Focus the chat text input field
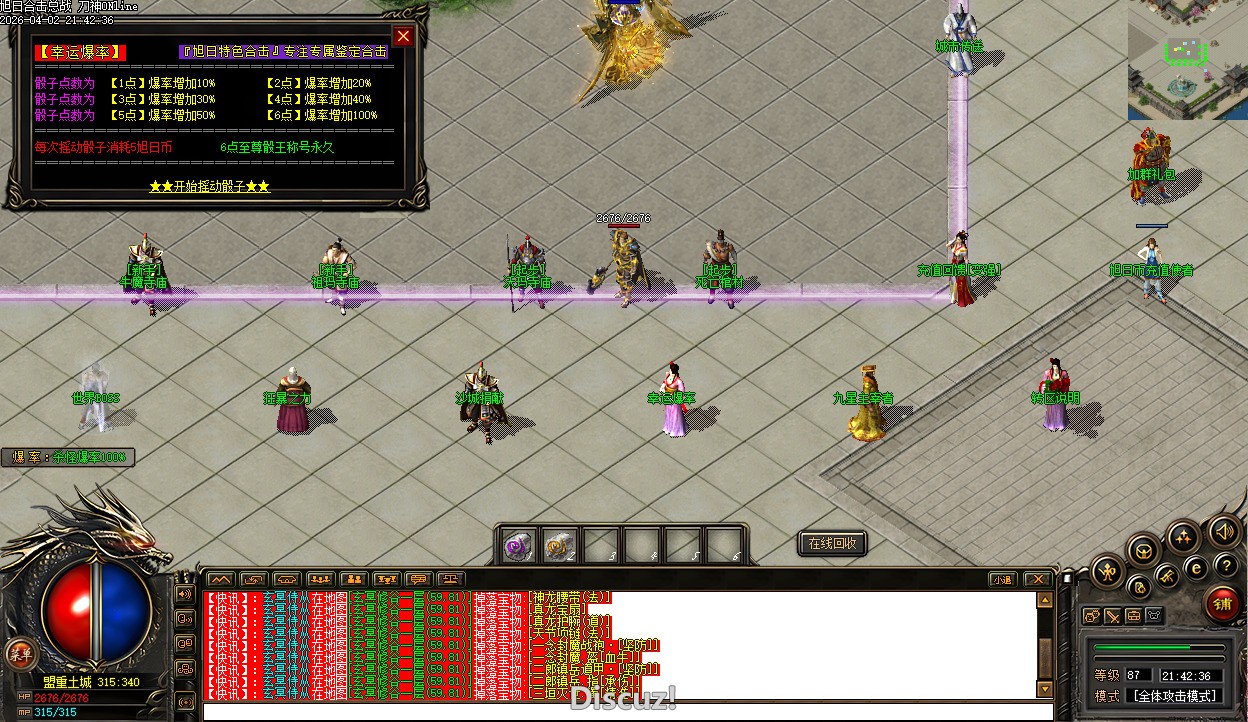Image resolution: width=1248 pixels, height=722 pixels. [x=620, y=711]
